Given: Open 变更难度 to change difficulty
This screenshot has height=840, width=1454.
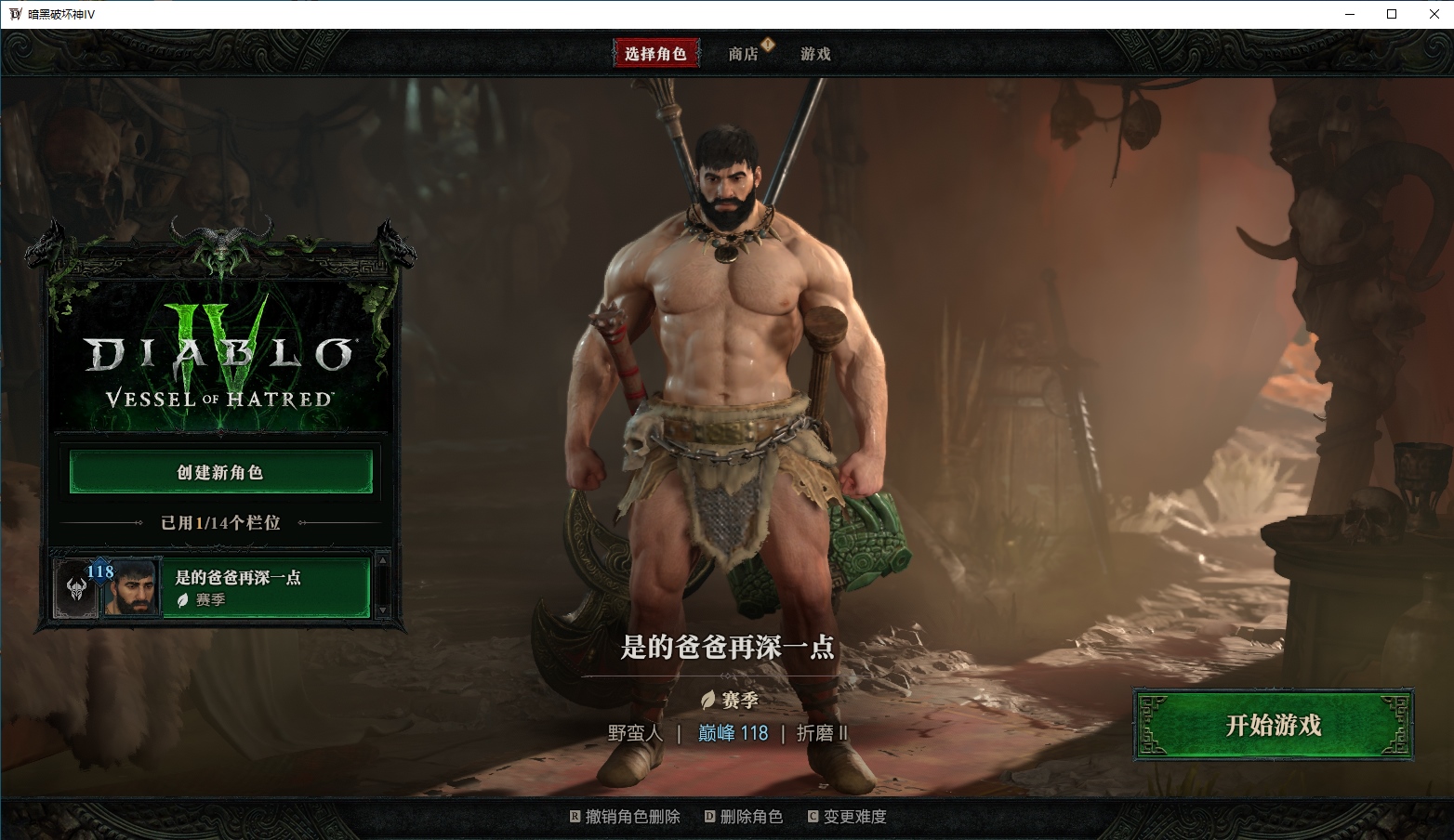Looking at the screenshot, I should (x=847, y=817).
